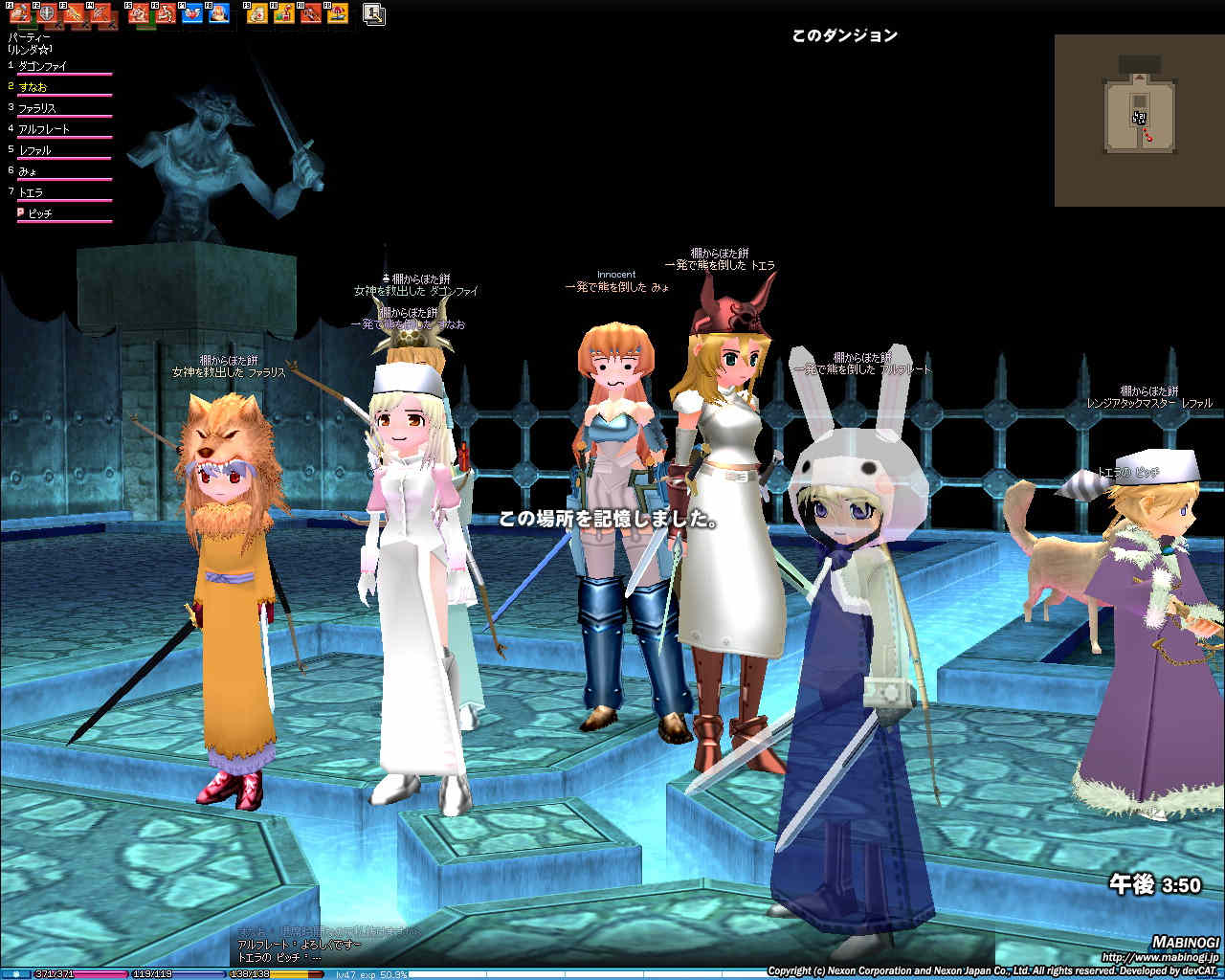Select party member ダゴンファイ
Screen dimensions: 1225x980
(44, 67)
